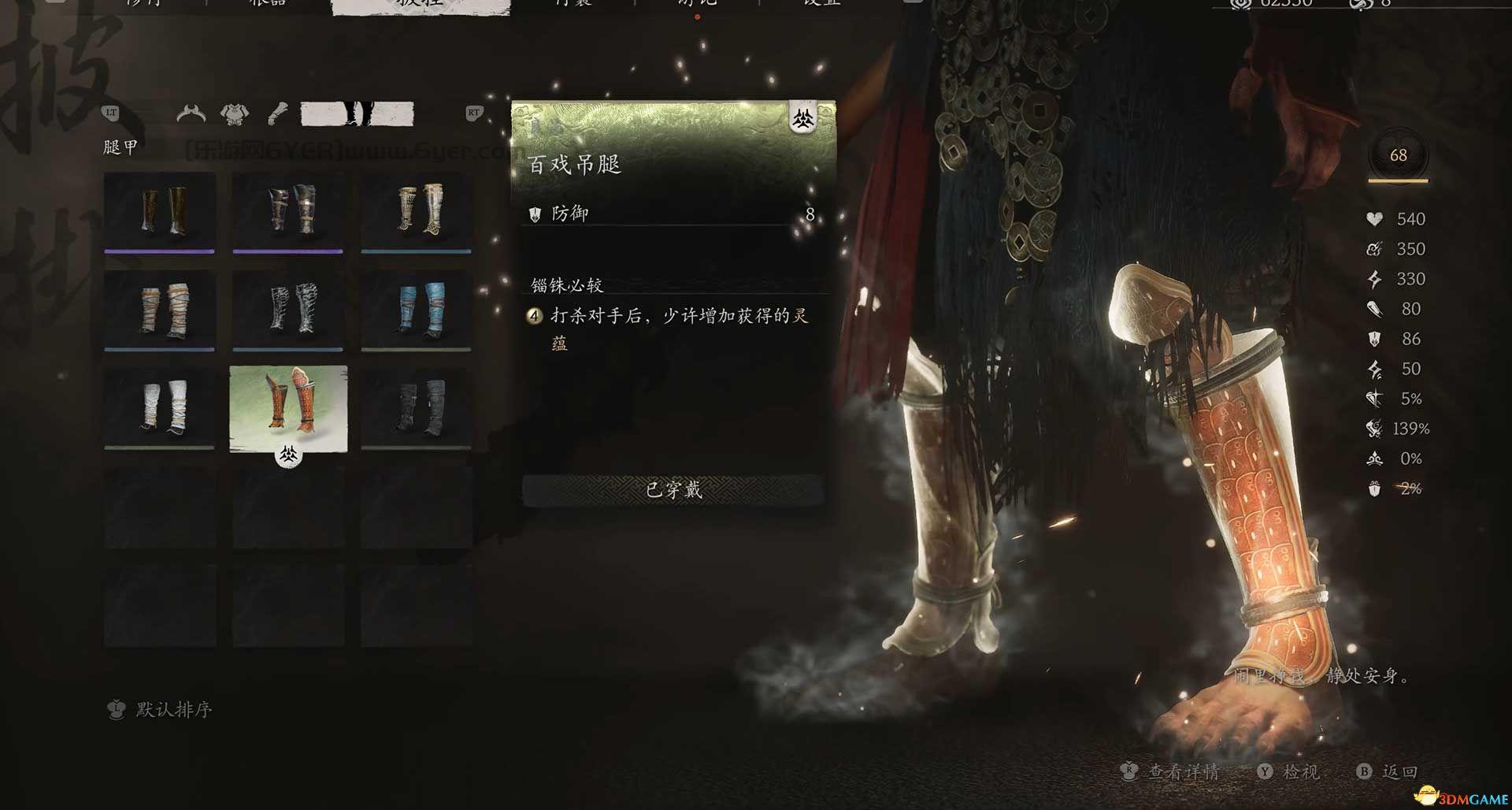Select the blue greaves thumbnail

click(417, 310)
